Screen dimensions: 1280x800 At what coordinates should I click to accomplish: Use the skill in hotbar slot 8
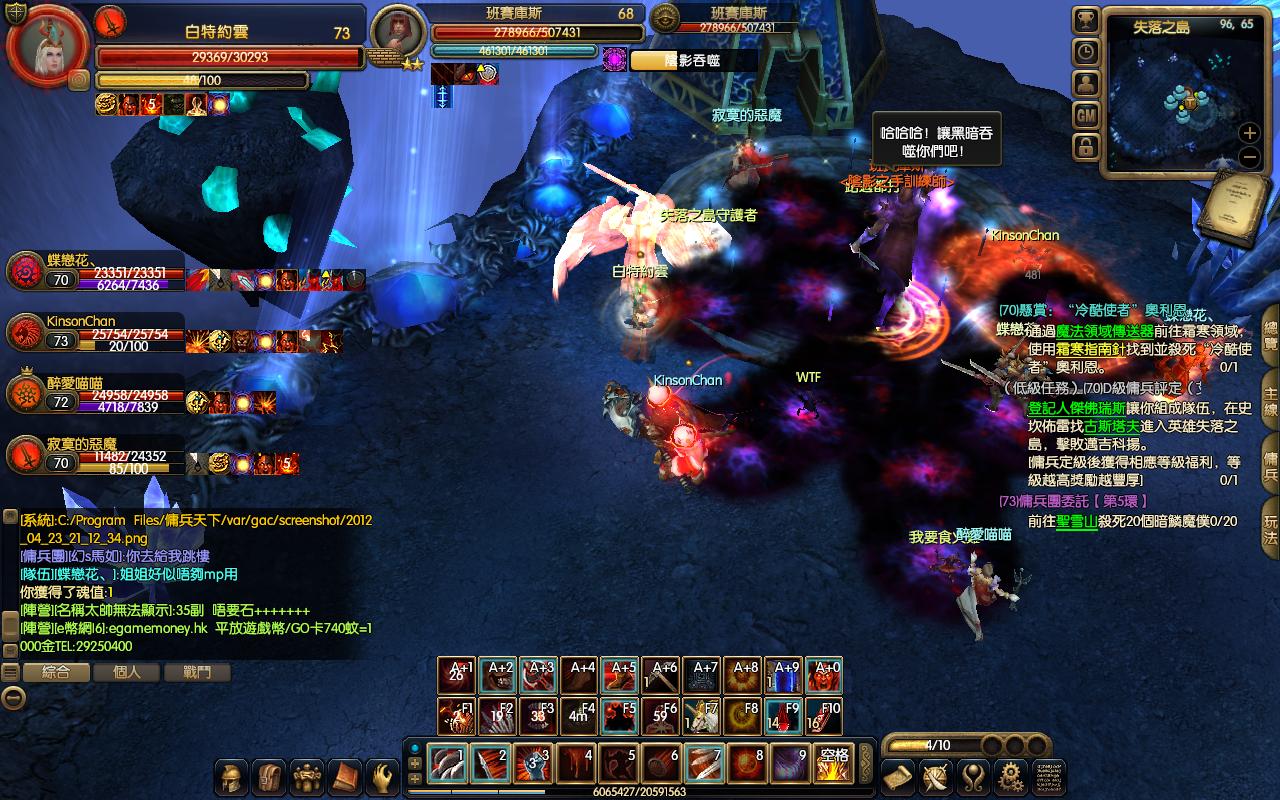[x=745, y=765]
